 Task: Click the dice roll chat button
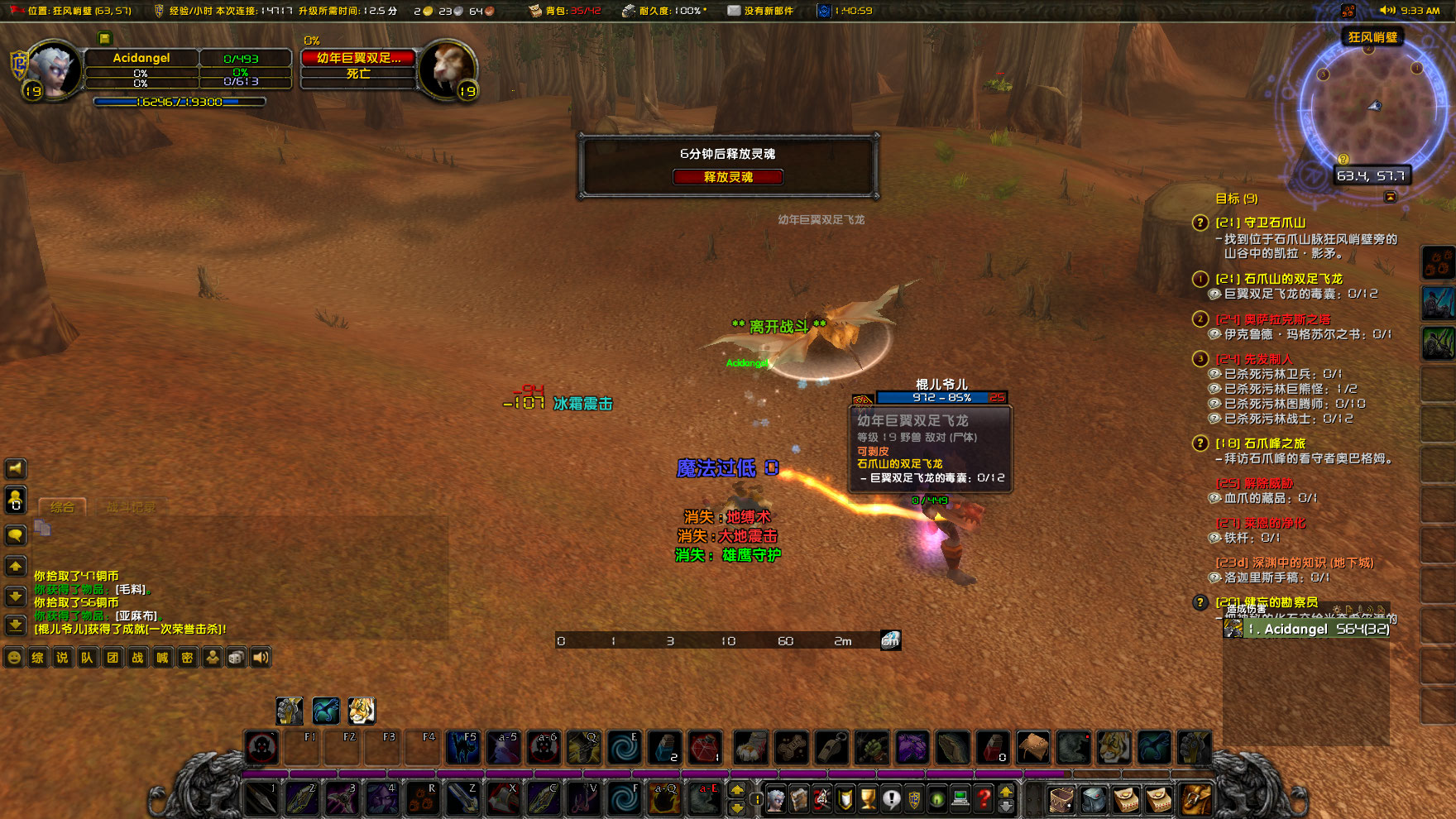236,658
